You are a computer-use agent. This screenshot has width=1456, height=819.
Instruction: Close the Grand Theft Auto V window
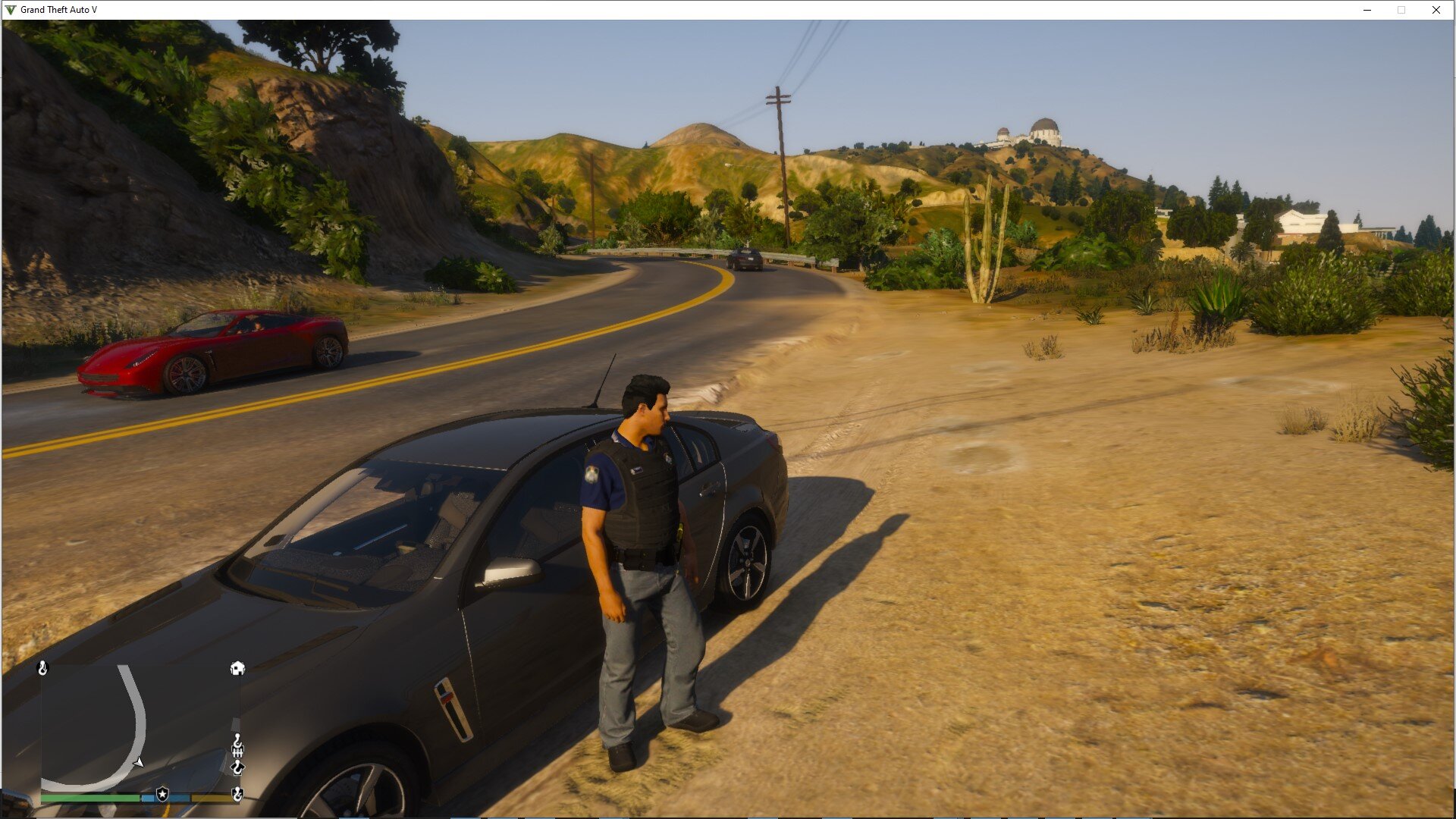pos(1436,10)
